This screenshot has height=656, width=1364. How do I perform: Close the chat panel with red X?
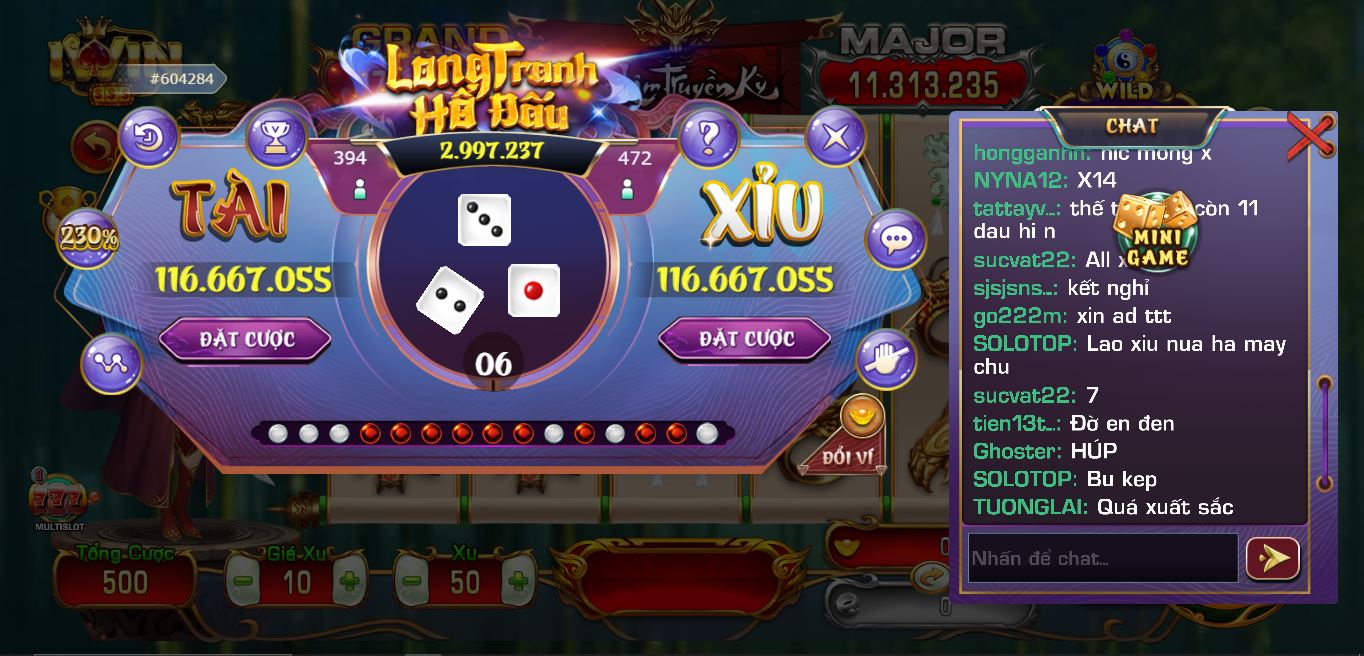click(1310, 136)
